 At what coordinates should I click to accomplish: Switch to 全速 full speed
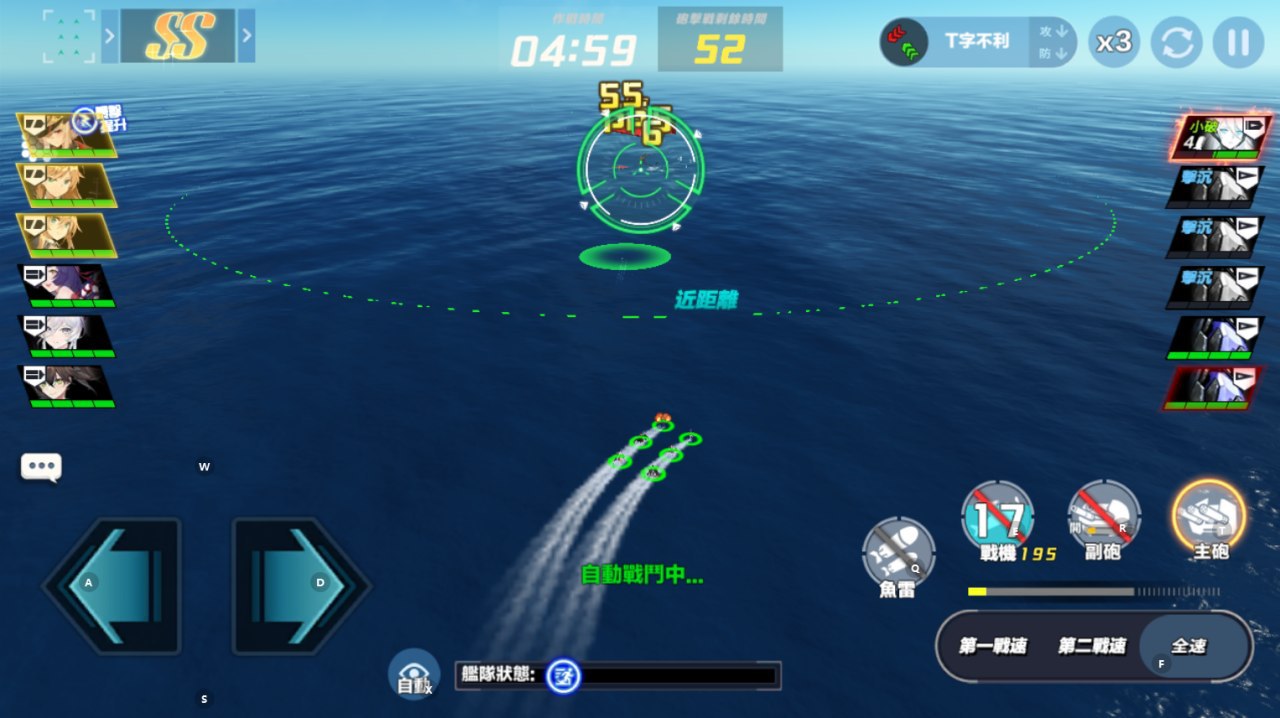tap(1190, 646)
